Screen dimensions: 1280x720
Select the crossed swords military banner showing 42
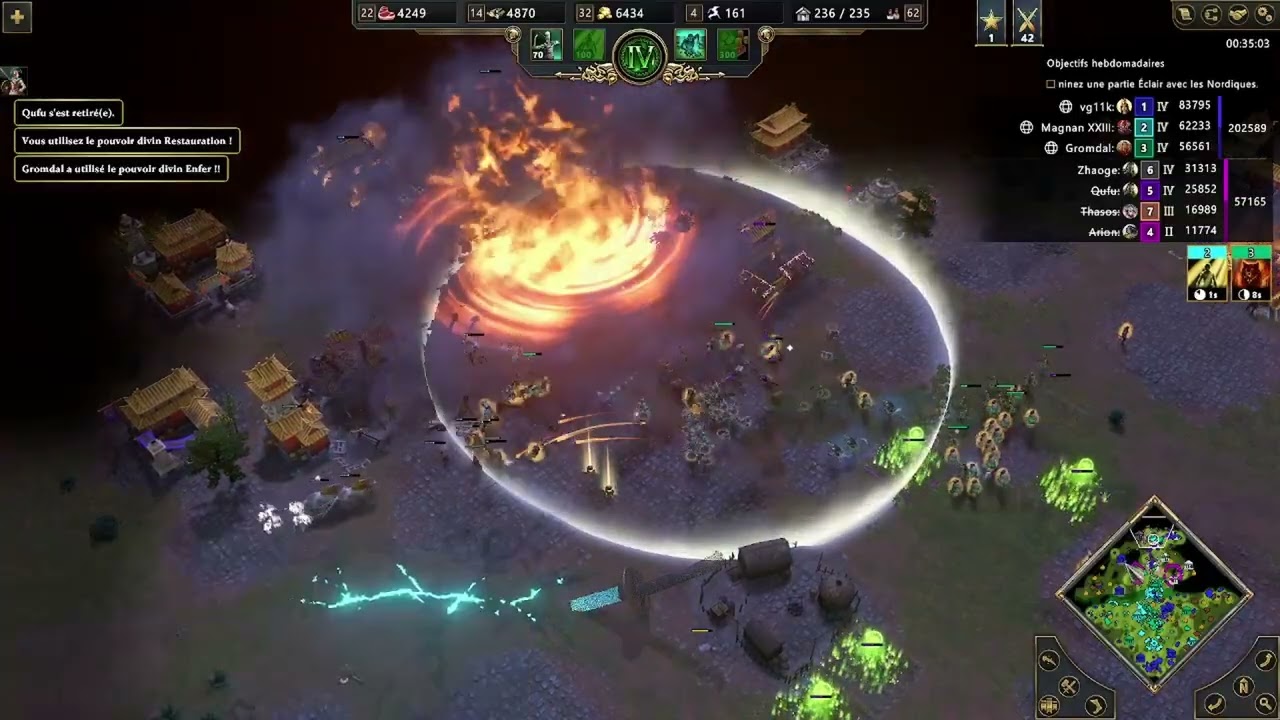coord(1027,22)
